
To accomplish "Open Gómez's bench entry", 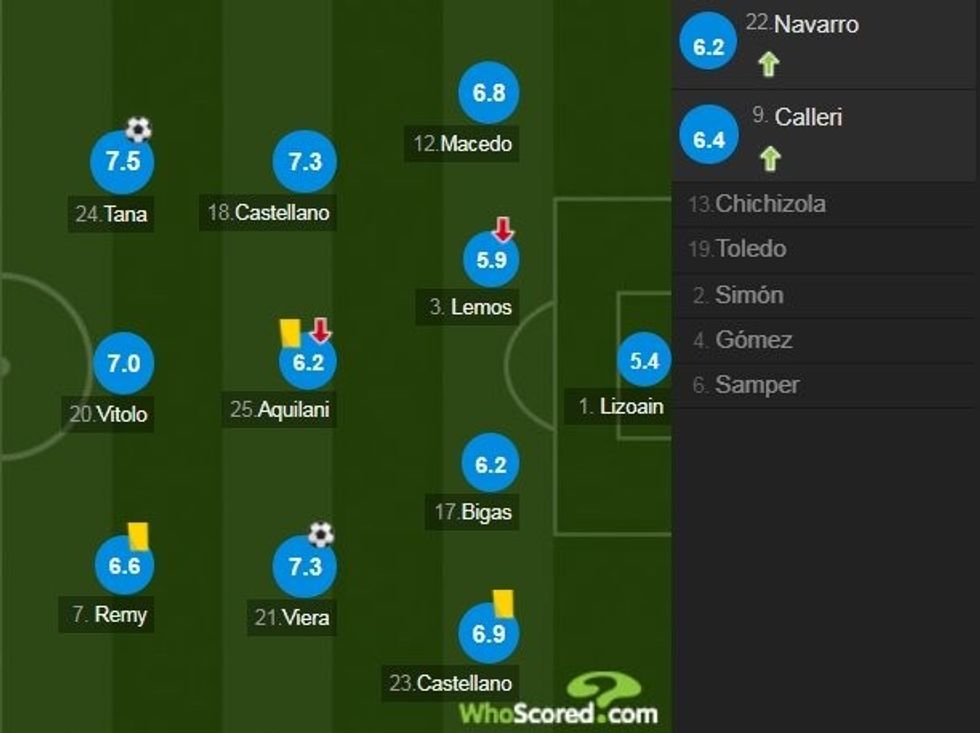I will [825, 340].
